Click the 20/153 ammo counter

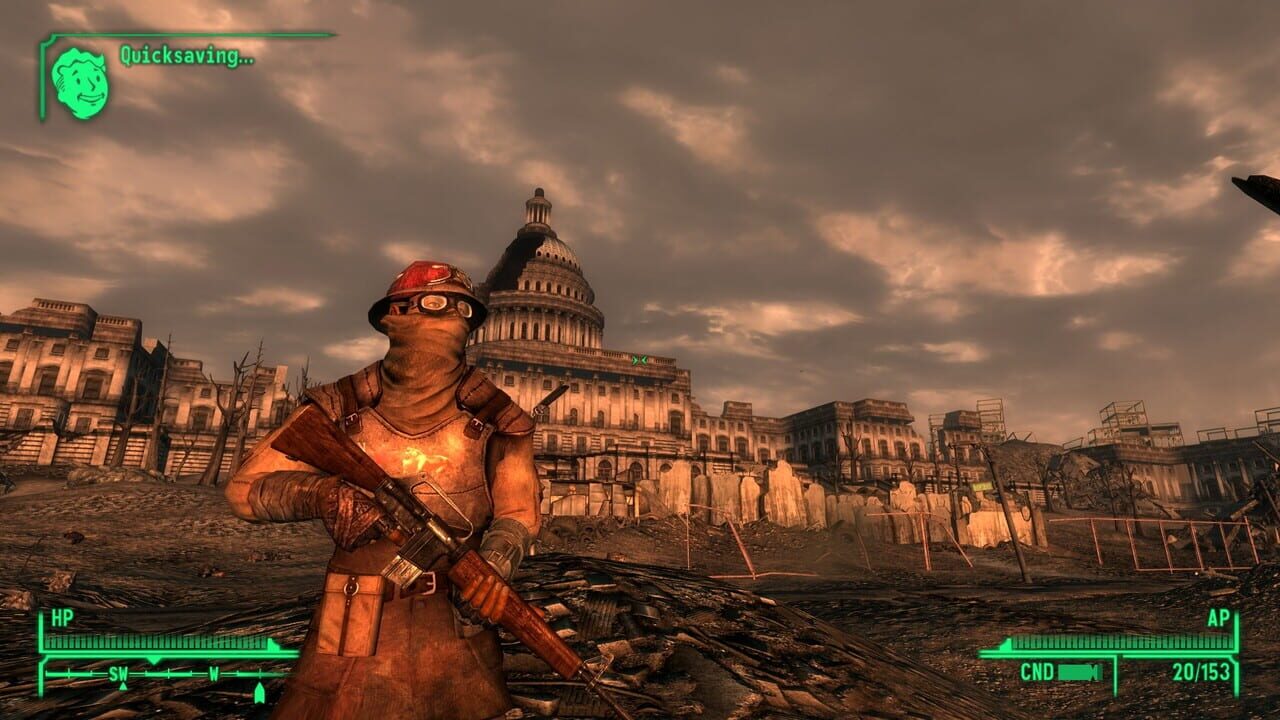pos(1201,672)
